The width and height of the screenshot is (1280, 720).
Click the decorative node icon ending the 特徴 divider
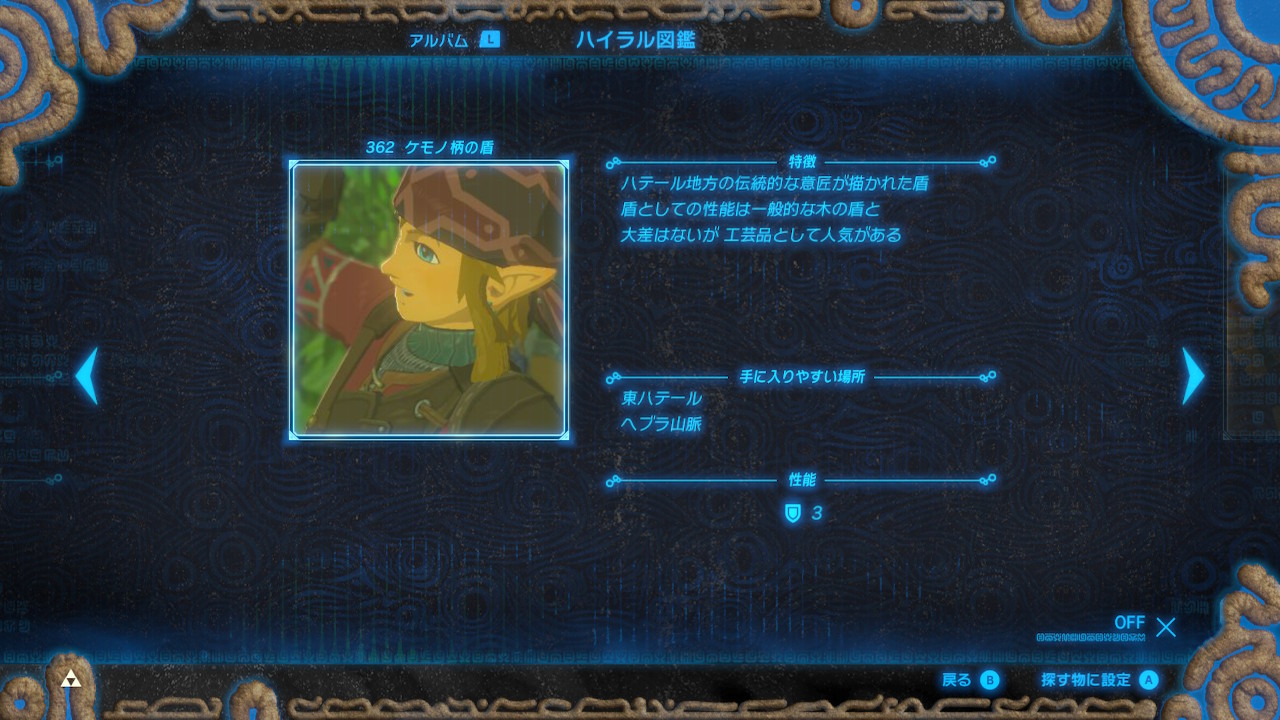pos(990,160)
